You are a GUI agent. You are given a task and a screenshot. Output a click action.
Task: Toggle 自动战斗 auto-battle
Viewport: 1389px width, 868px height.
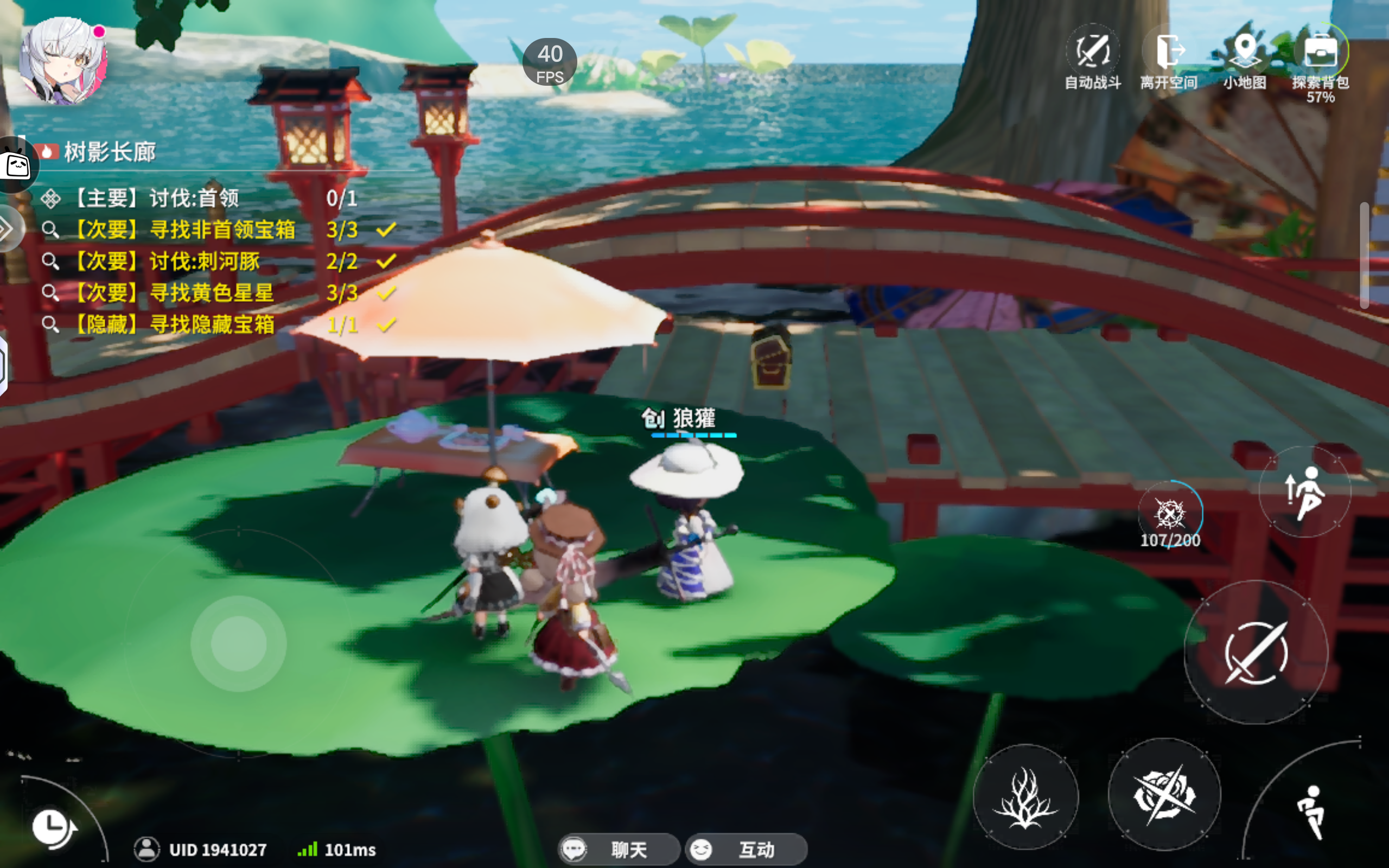click(x=1092, y=56)
